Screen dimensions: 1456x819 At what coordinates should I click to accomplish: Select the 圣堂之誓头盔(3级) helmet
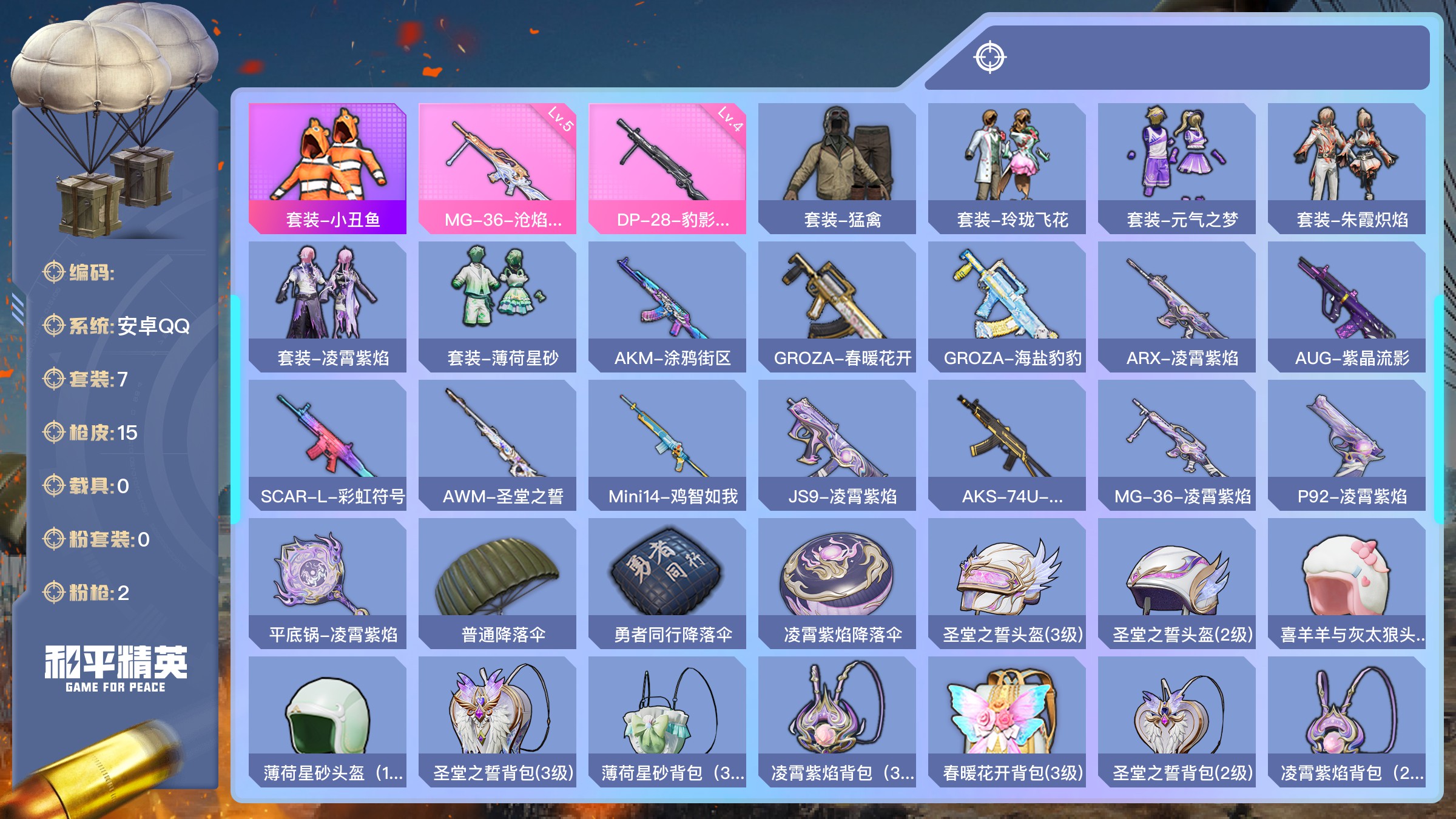[1007, 583]
